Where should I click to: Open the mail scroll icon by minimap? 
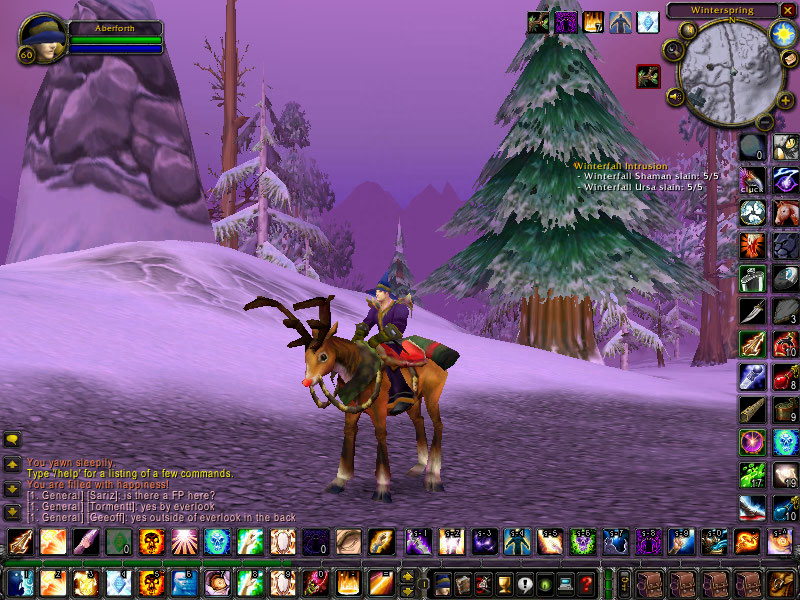pos(789,60)
